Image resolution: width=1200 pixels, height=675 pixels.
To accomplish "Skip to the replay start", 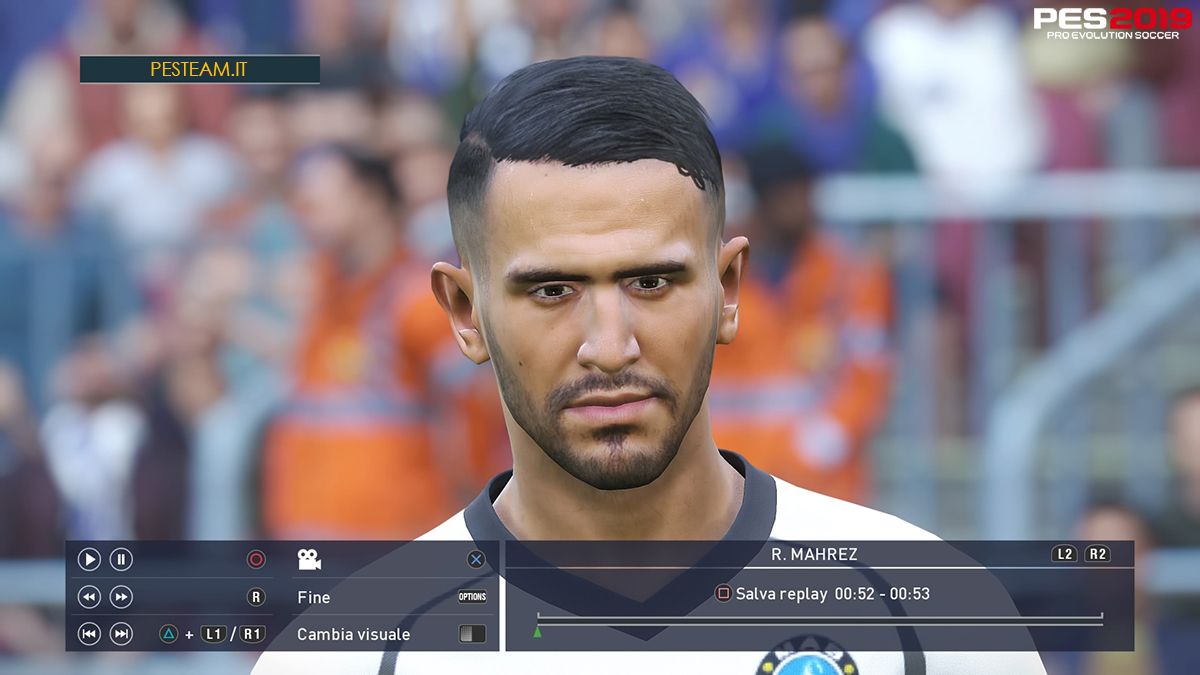I will pyautogui.click(x=89, y=634).
